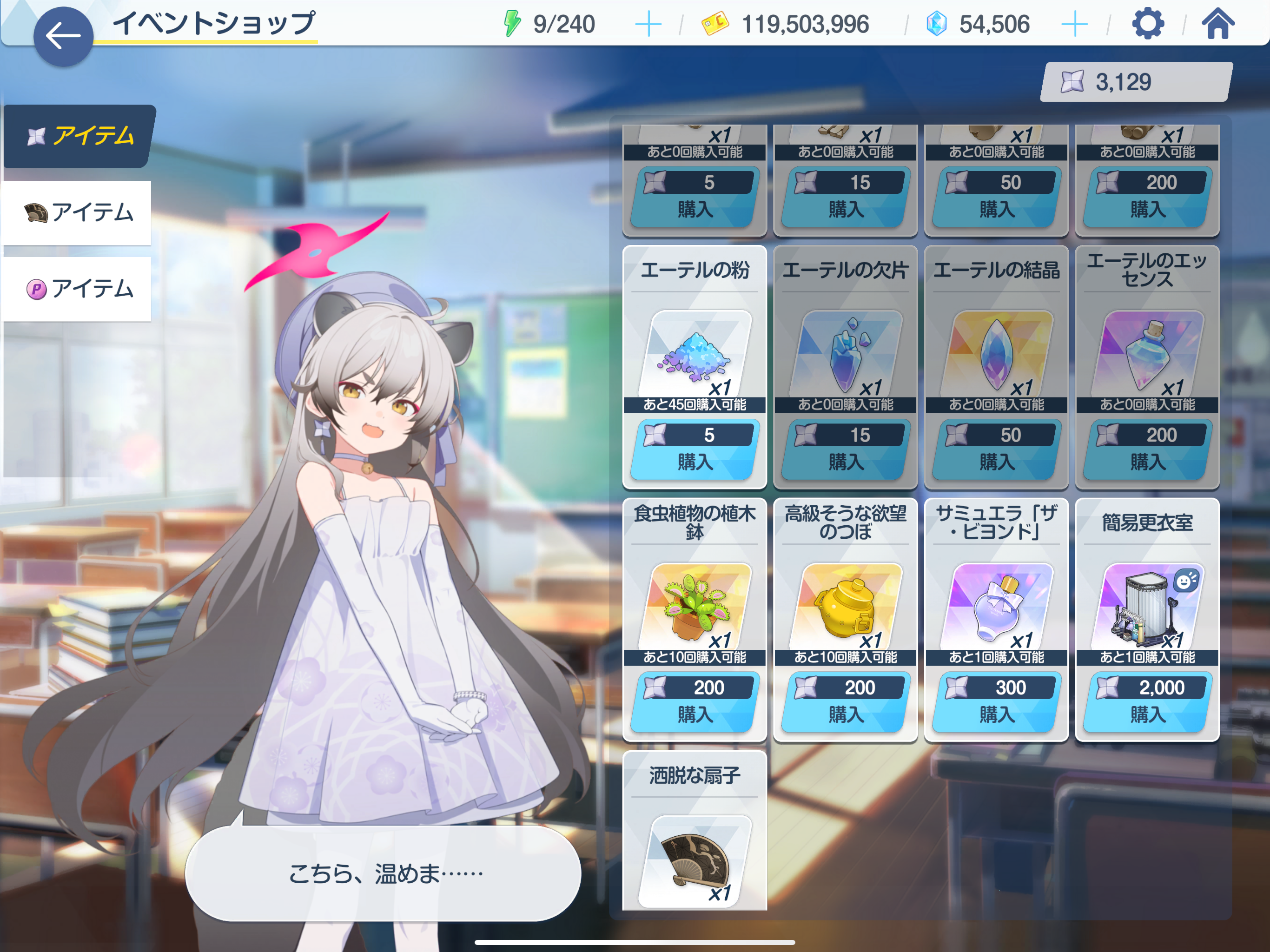The image size is (1270, 952).
Task: Tap the event token balance display
Action: click(1135, 82)
